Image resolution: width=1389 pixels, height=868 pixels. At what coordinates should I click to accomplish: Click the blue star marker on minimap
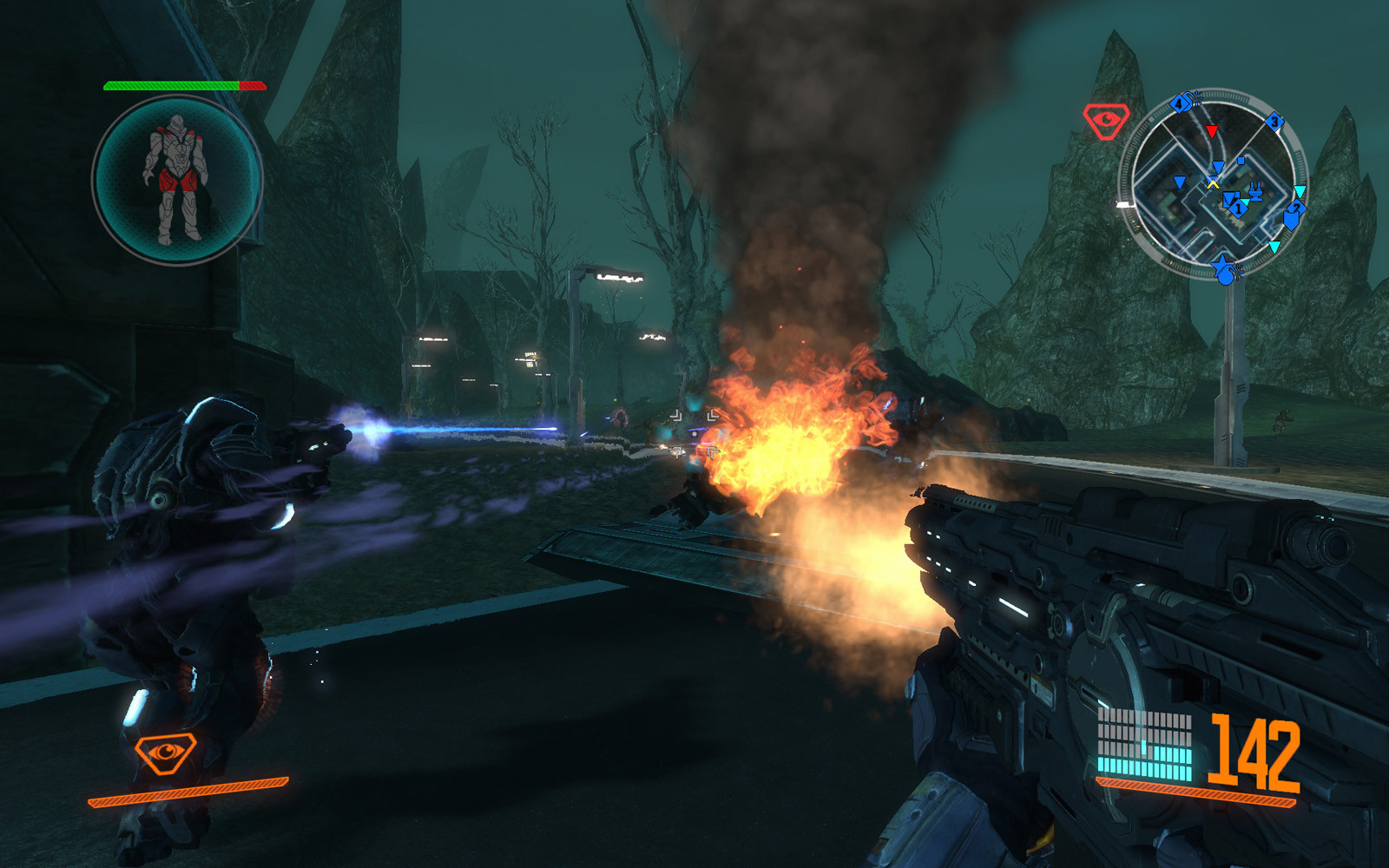click(x=1222, y=264)
